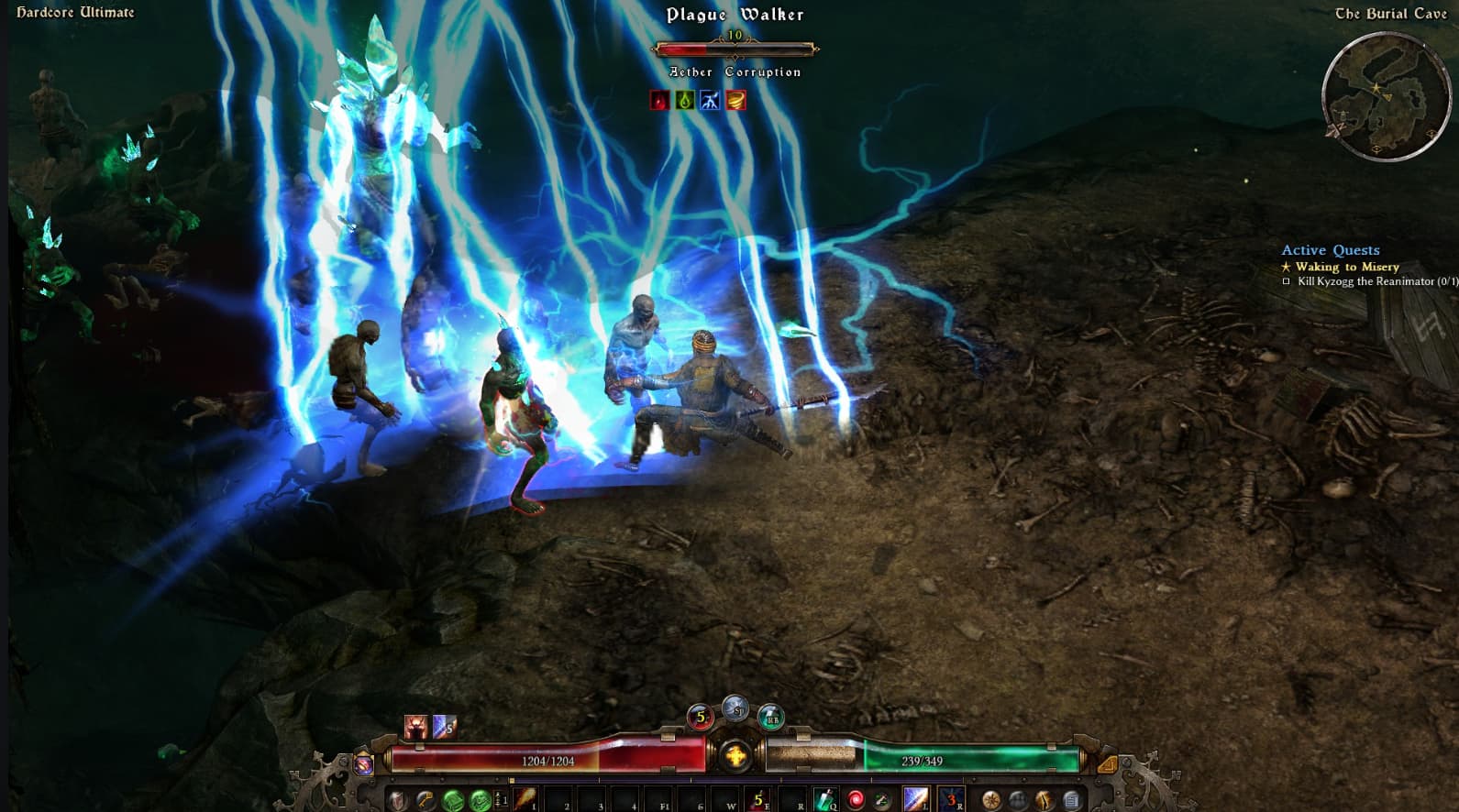Click the golden cross orb between the bars
The height and width of the screenshot is (812, 1459).
pyautogui.click(x=735, y=756)
